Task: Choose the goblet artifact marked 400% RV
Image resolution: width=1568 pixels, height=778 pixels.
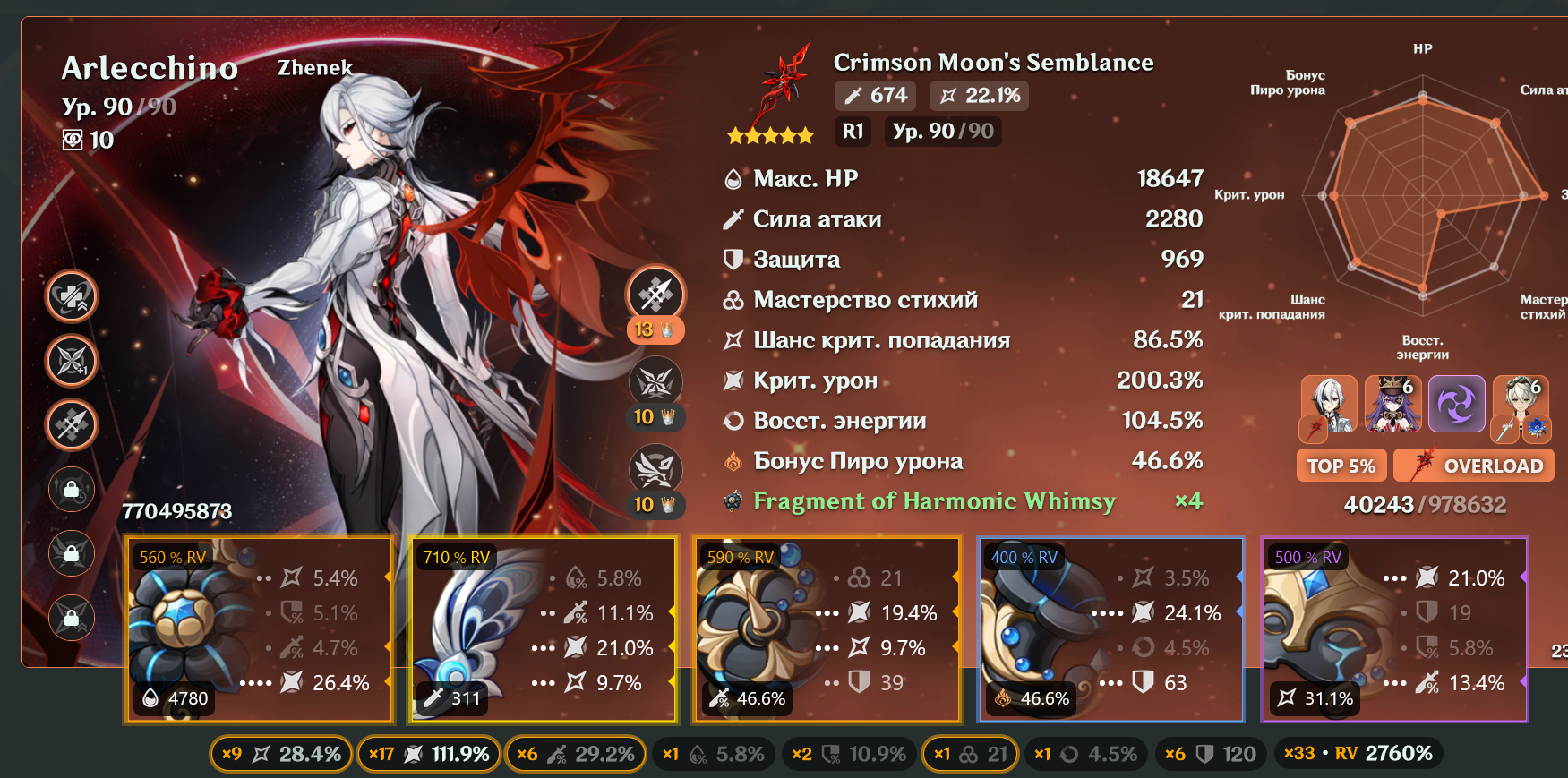Action: (1110, 629)
